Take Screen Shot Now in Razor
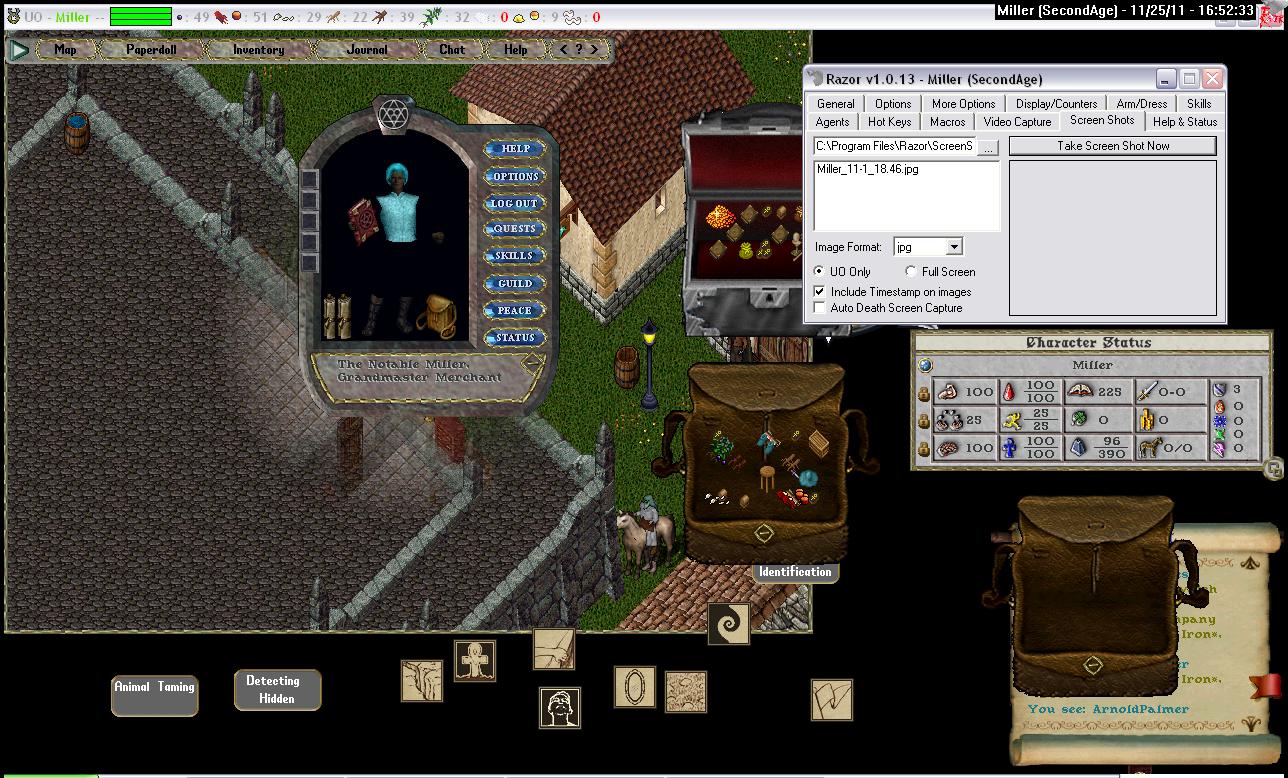 tap(1112, 146)
